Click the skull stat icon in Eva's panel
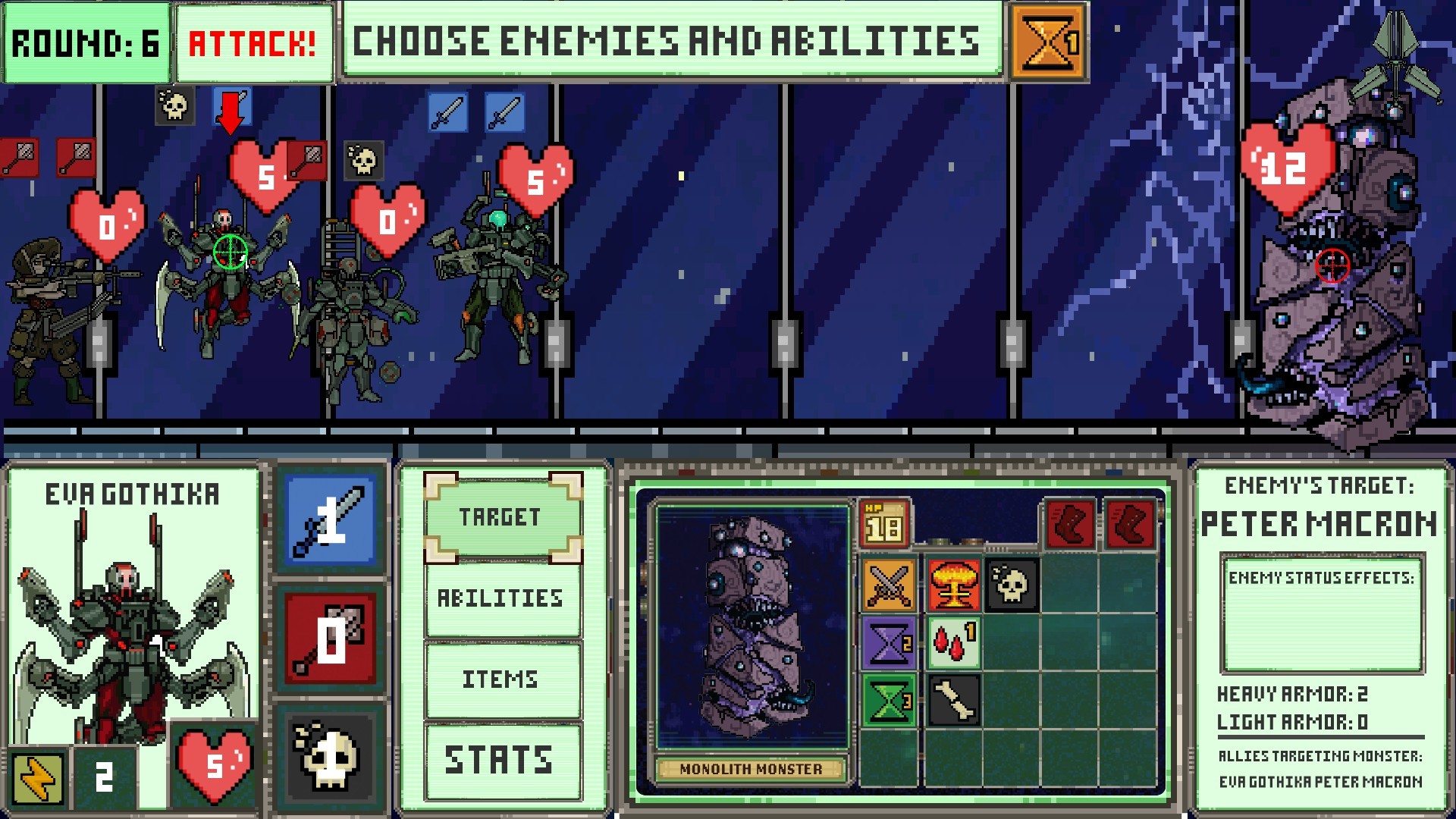 (331, 758)
